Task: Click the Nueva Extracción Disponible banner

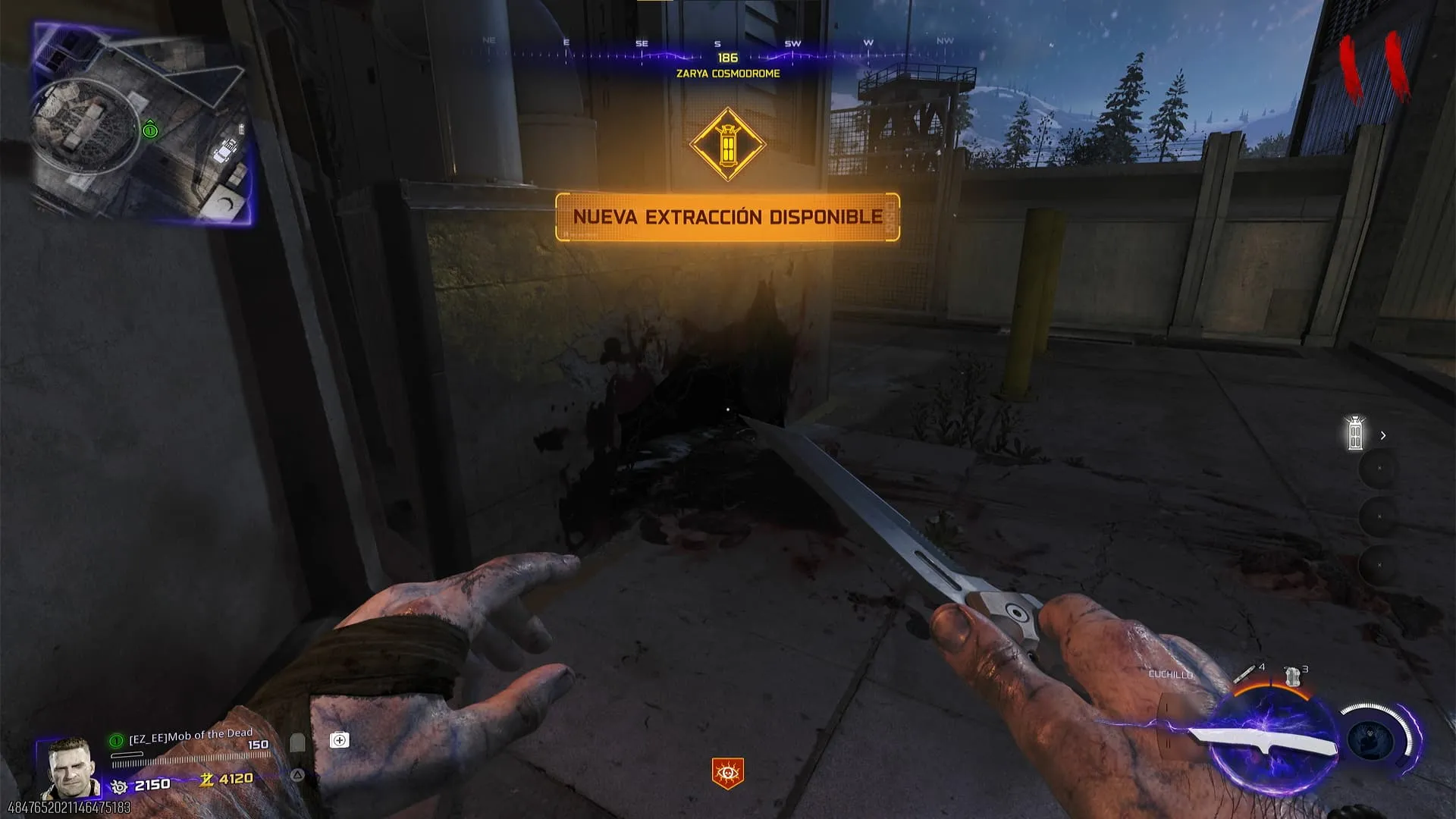Action: (727, 217)
